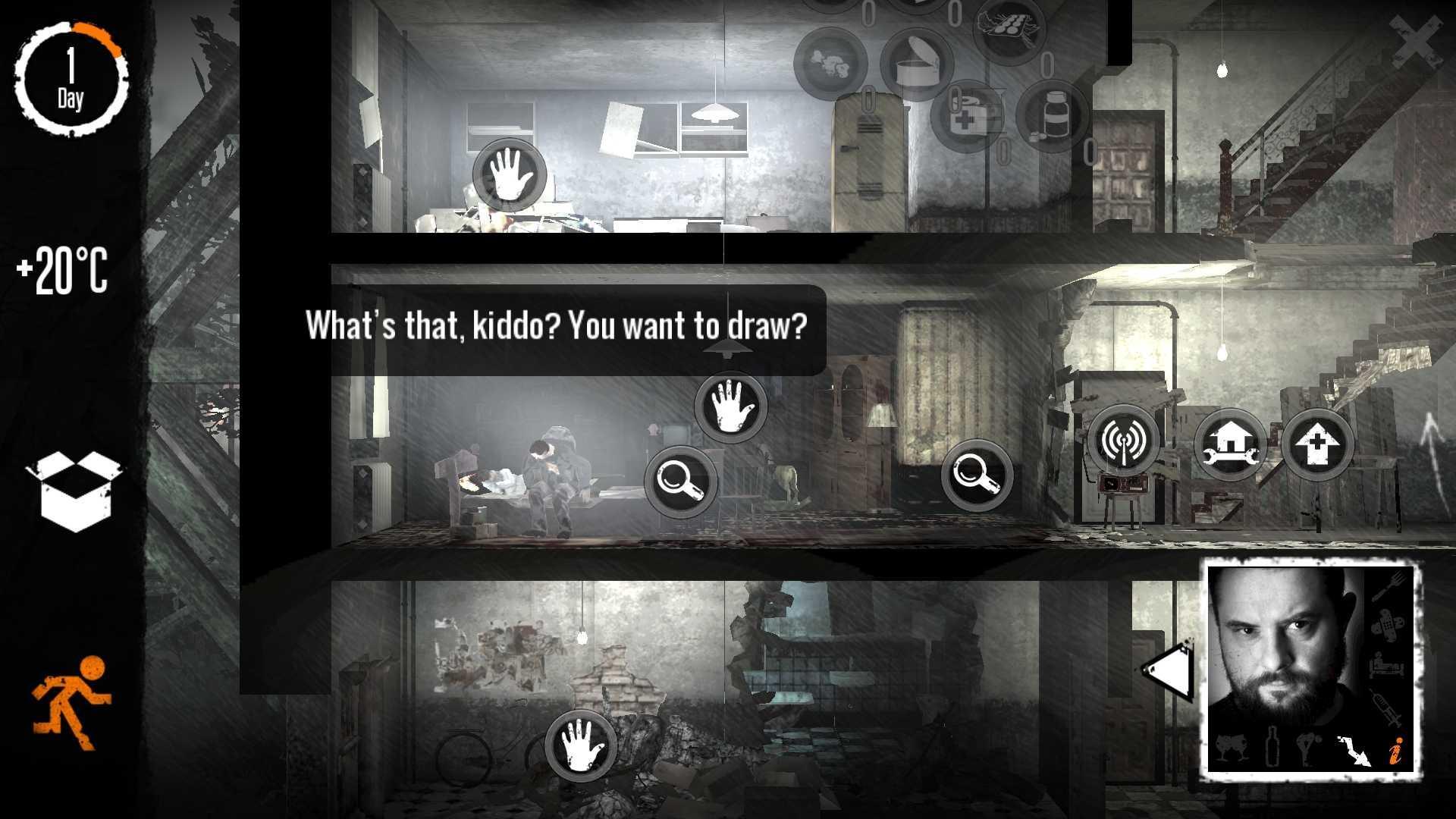Expand the dialog via the arrow under the bubble
The image size is (1456, 819).
(728, 346)
